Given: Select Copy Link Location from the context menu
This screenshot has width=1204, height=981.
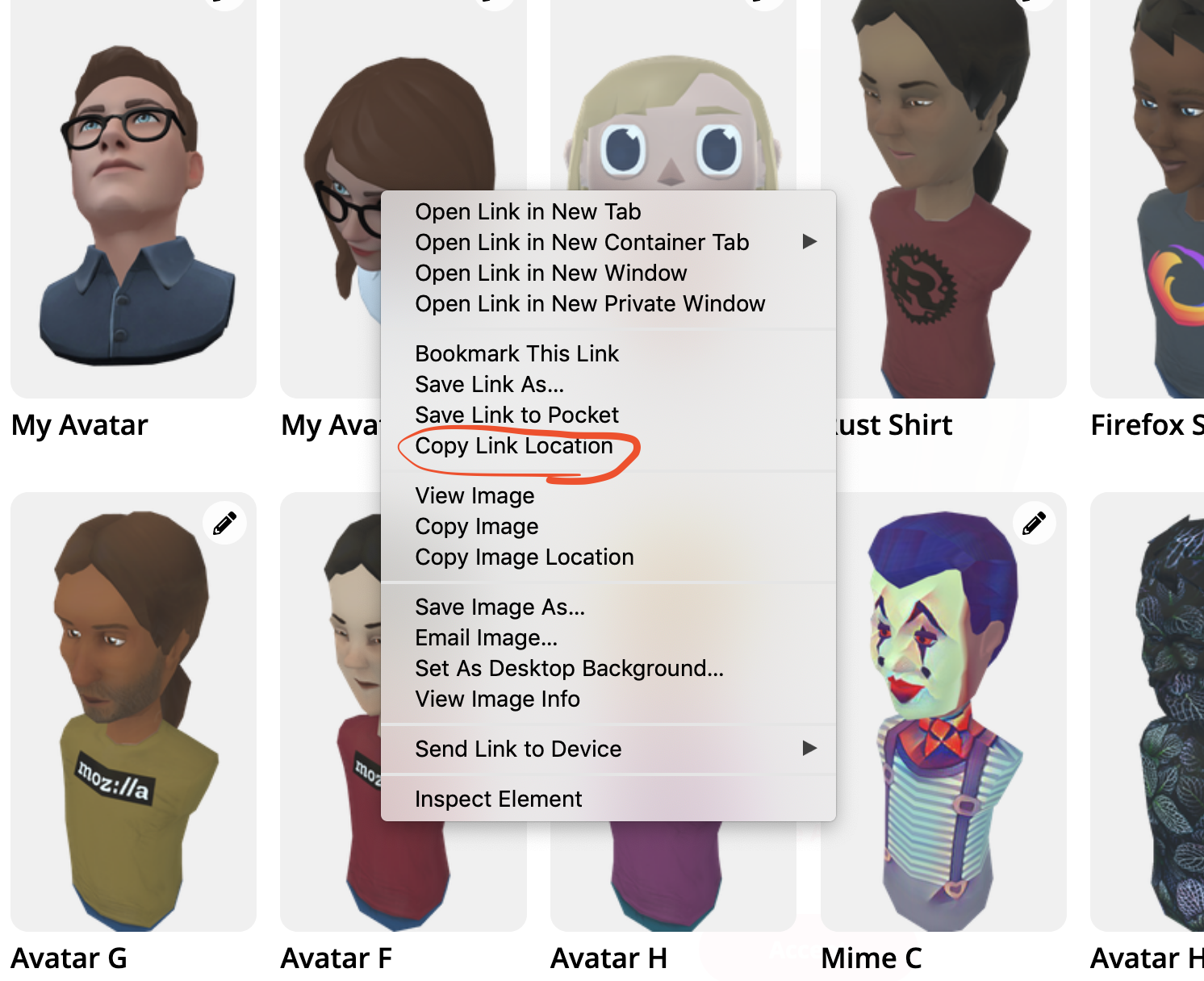Looking at the screenshot, I should click(514, 445).
